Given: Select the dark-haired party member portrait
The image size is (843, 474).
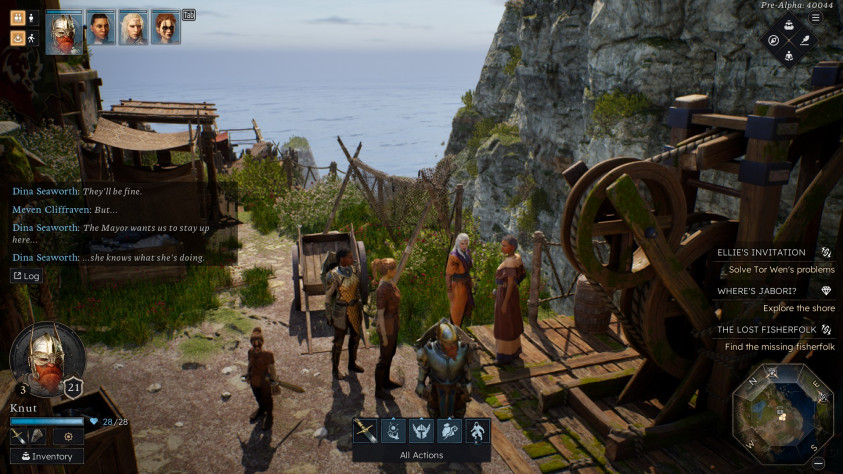Looking at the screenshot, I should 101,28.
